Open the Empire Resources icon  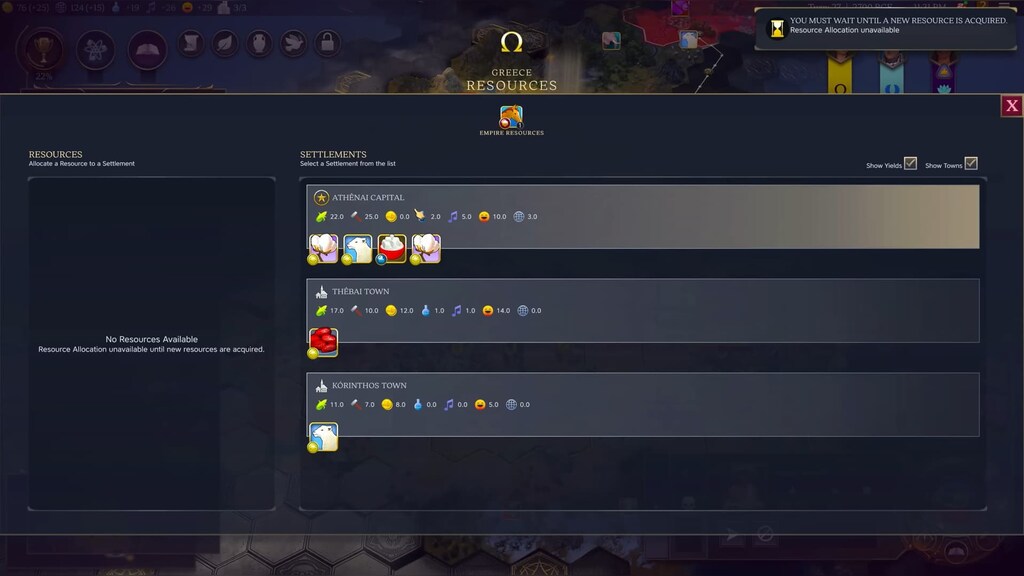511,116
